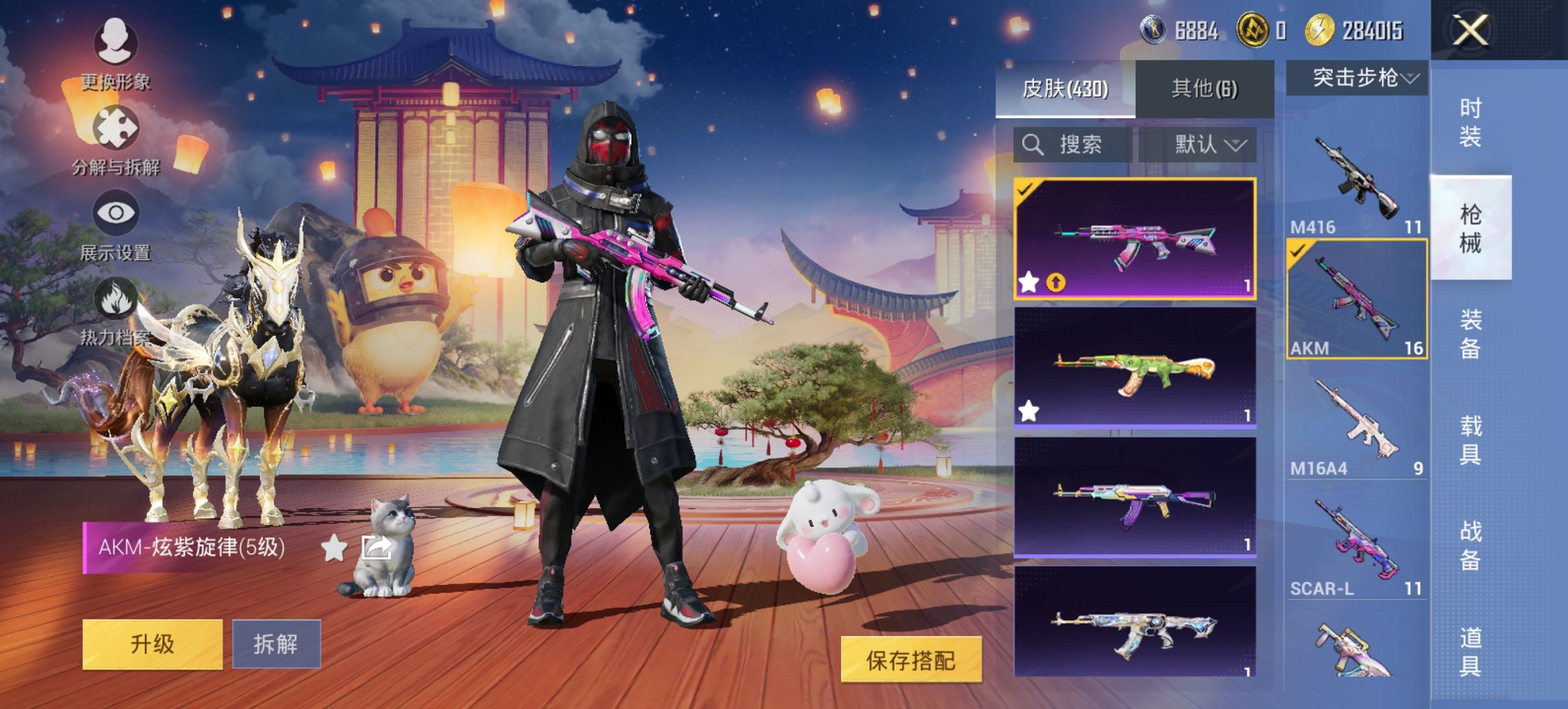Open the 突击步枪 weapon category dropdown
The height and width of the screenshot is (709, 1568).
1356,77
